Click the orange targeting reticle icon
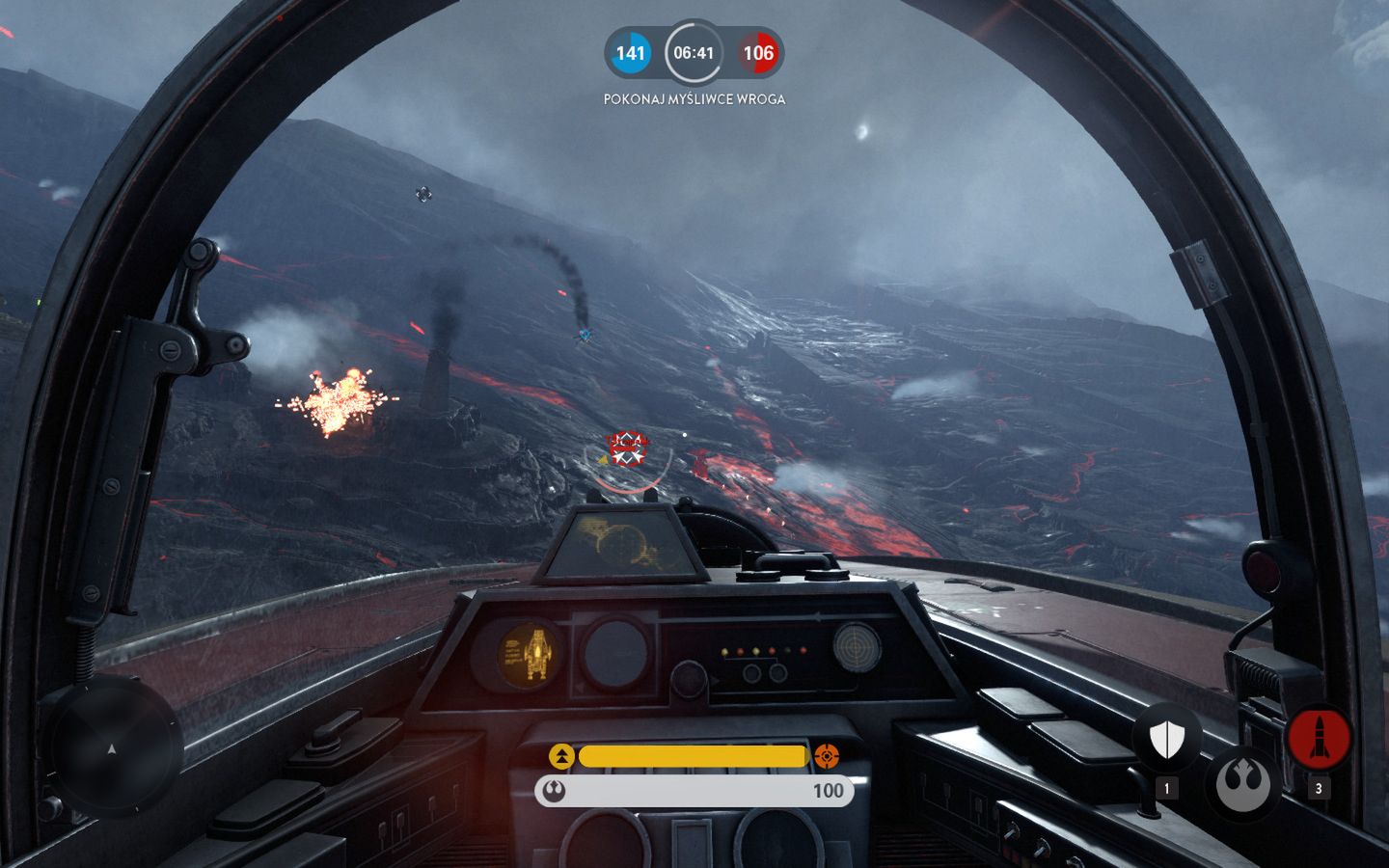This screenshot has width=1389, height=868. point(828,757)
